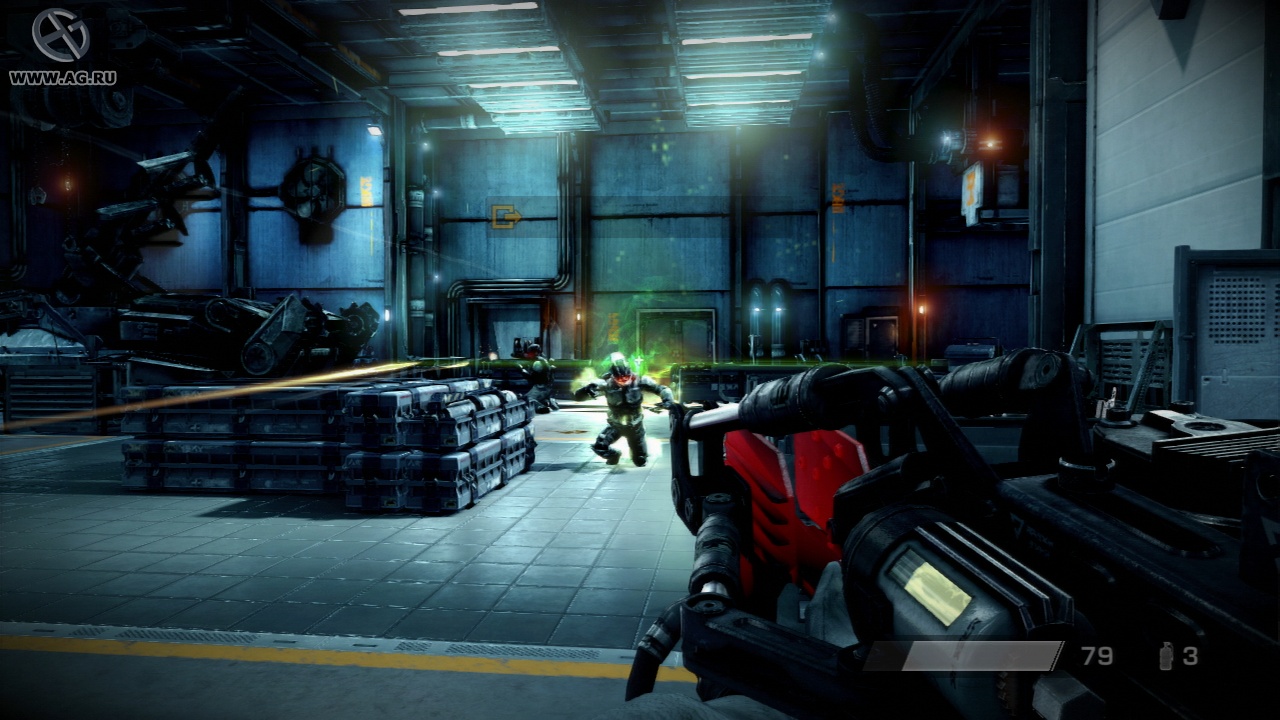Click the circular vent fan on left wall
The height and width of the screenshot is (720, 1280).
click(313, 190)
